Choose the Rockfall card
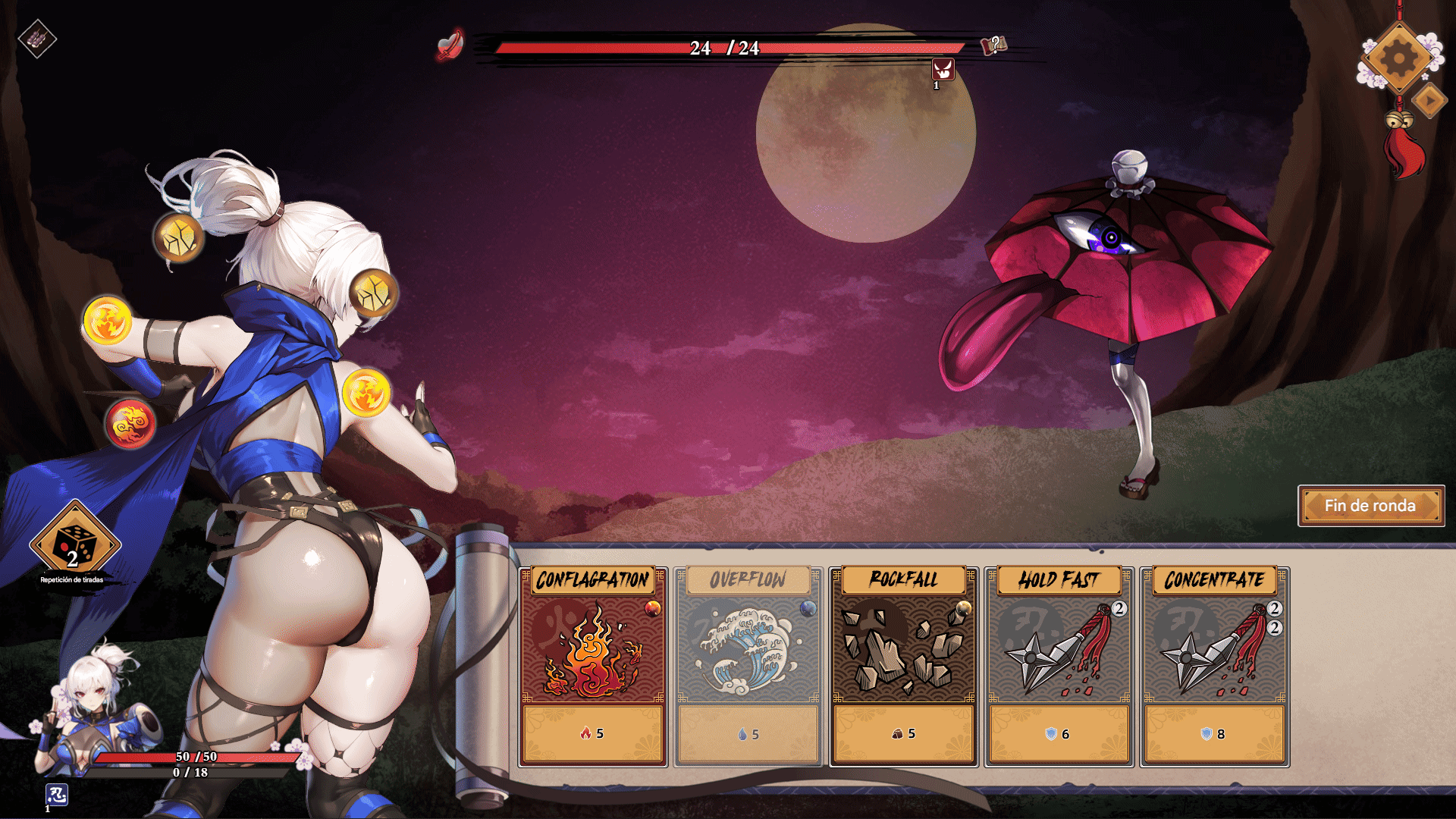This screenshot has width=1456, height=819. [x=903, y=666]
